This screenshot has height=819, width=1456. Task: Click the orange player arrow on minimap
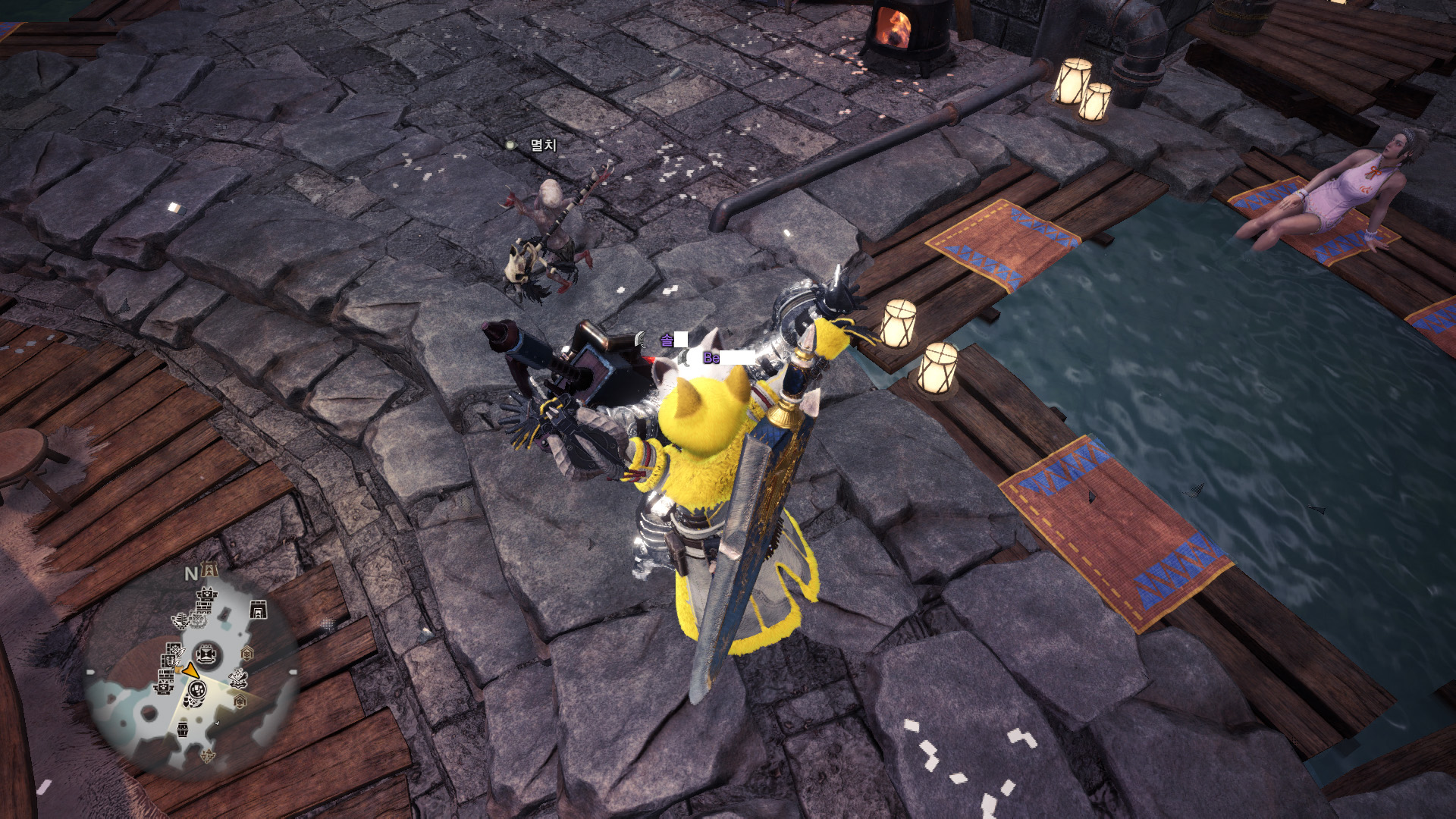click(190, 670)
